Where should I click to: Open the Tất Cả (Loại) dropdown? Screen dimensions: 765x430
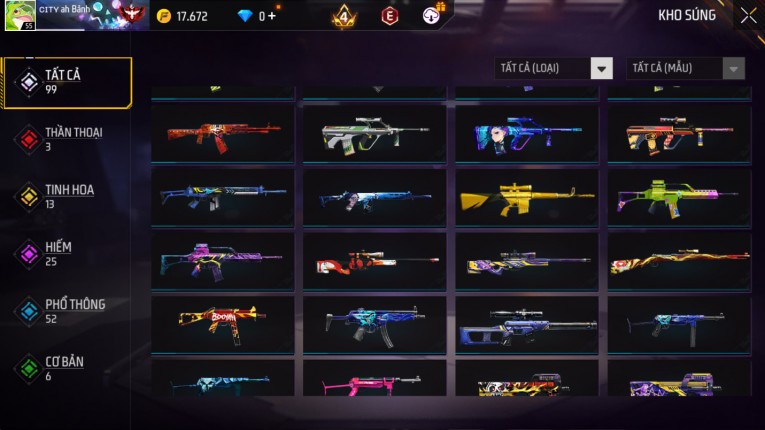point(553,68)
